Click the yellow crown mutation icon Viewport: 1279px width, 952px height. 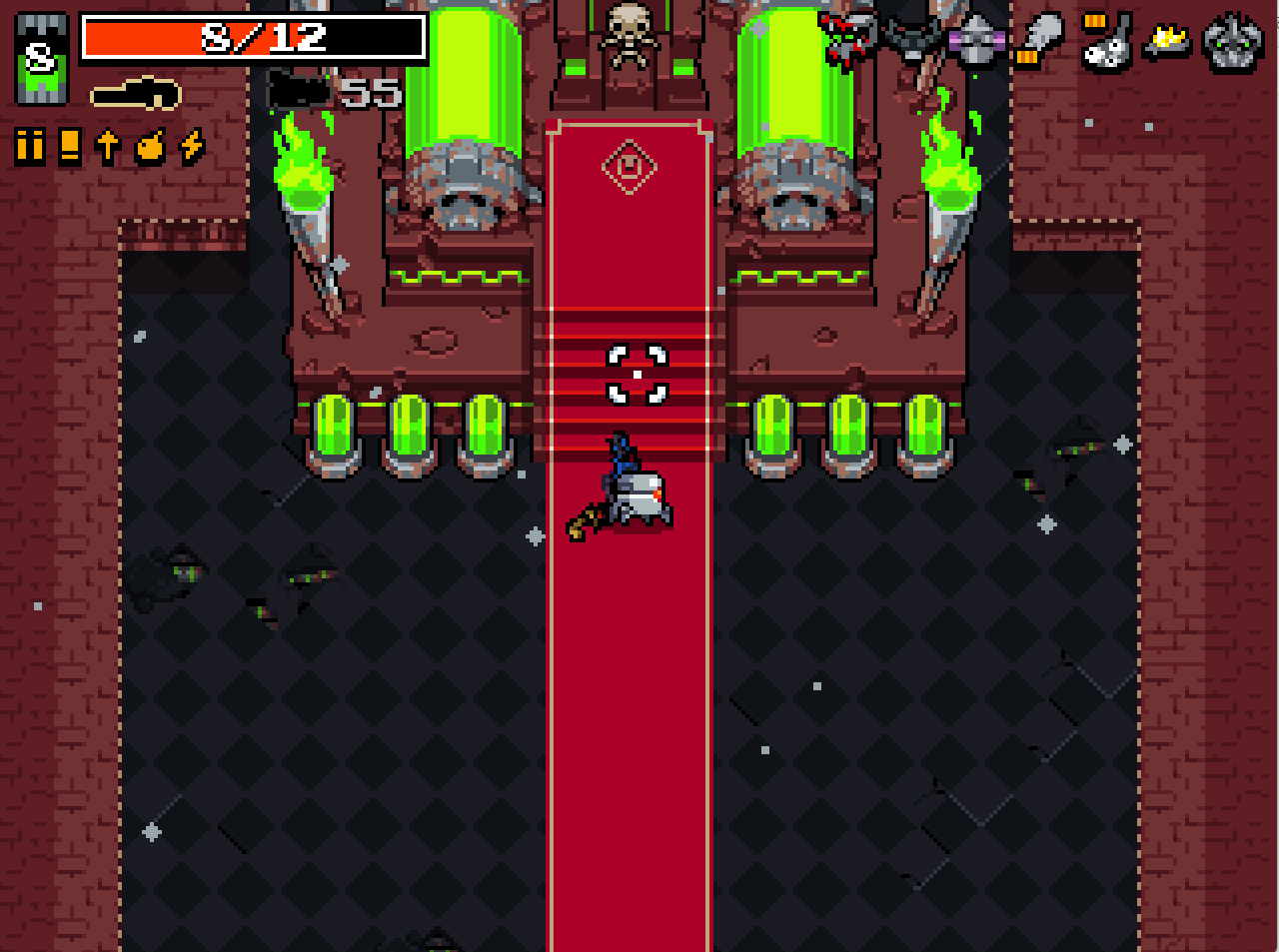tap(1169, 42)
